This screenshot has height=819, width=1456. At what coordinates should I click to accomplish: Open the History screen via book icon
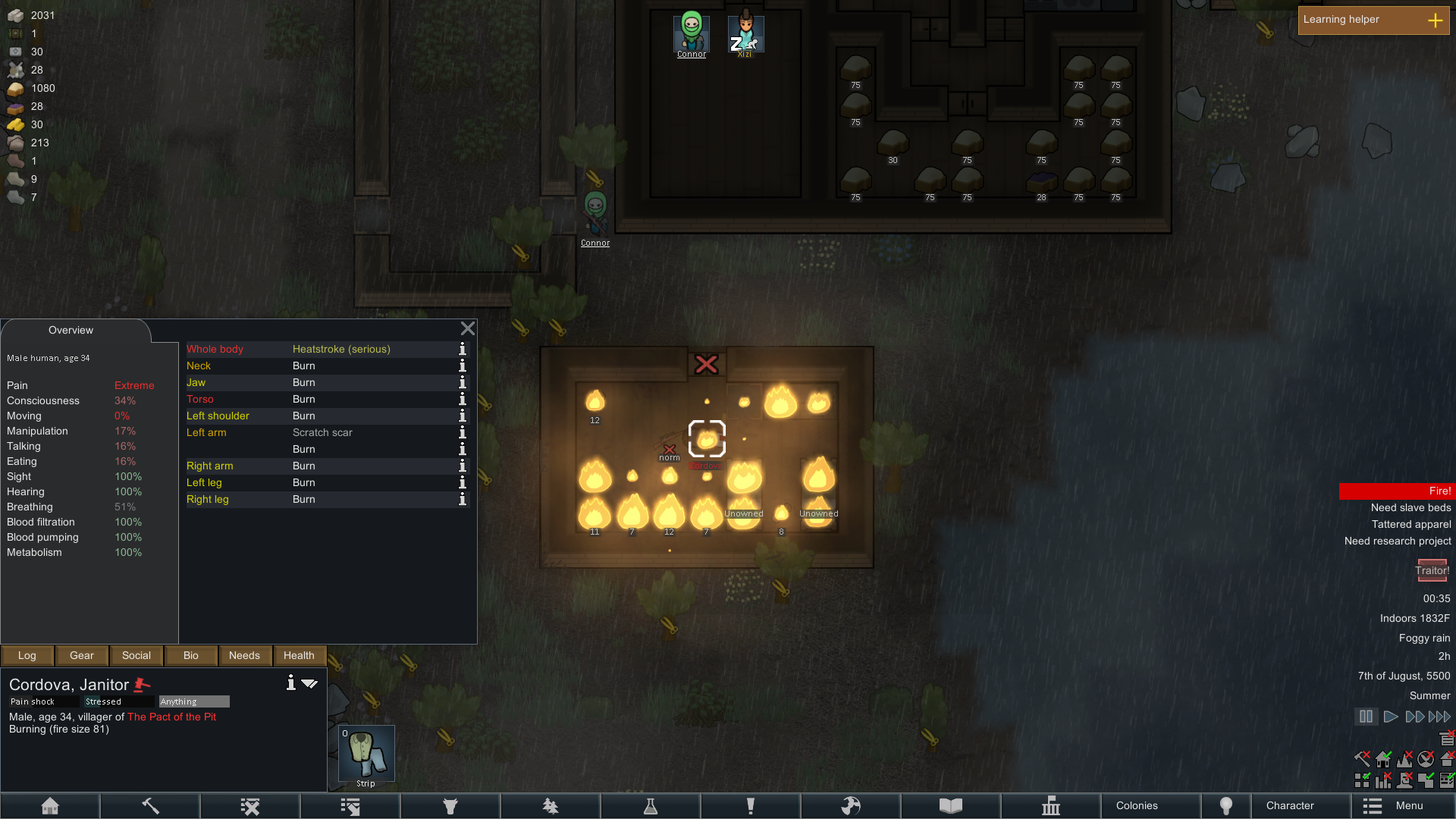point(951,805)
